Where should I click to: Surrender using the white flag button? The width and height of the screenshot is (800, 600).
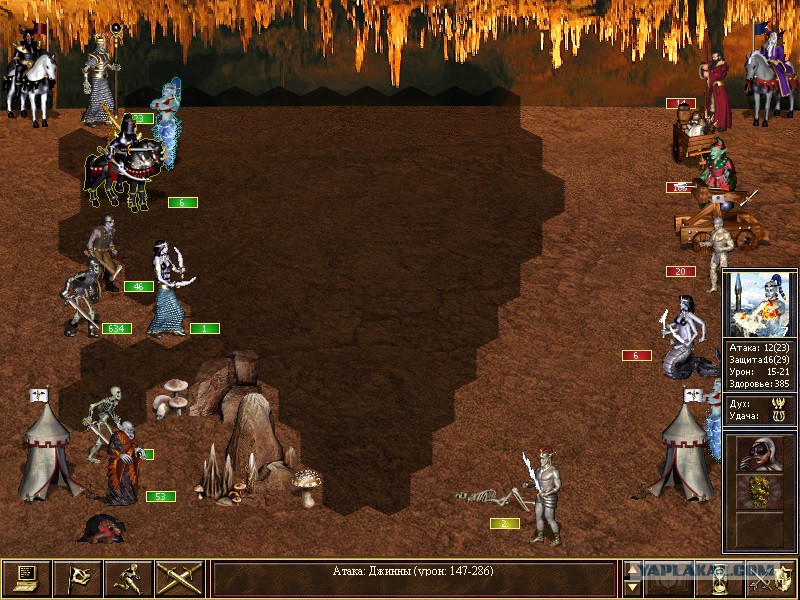point(77,579)
